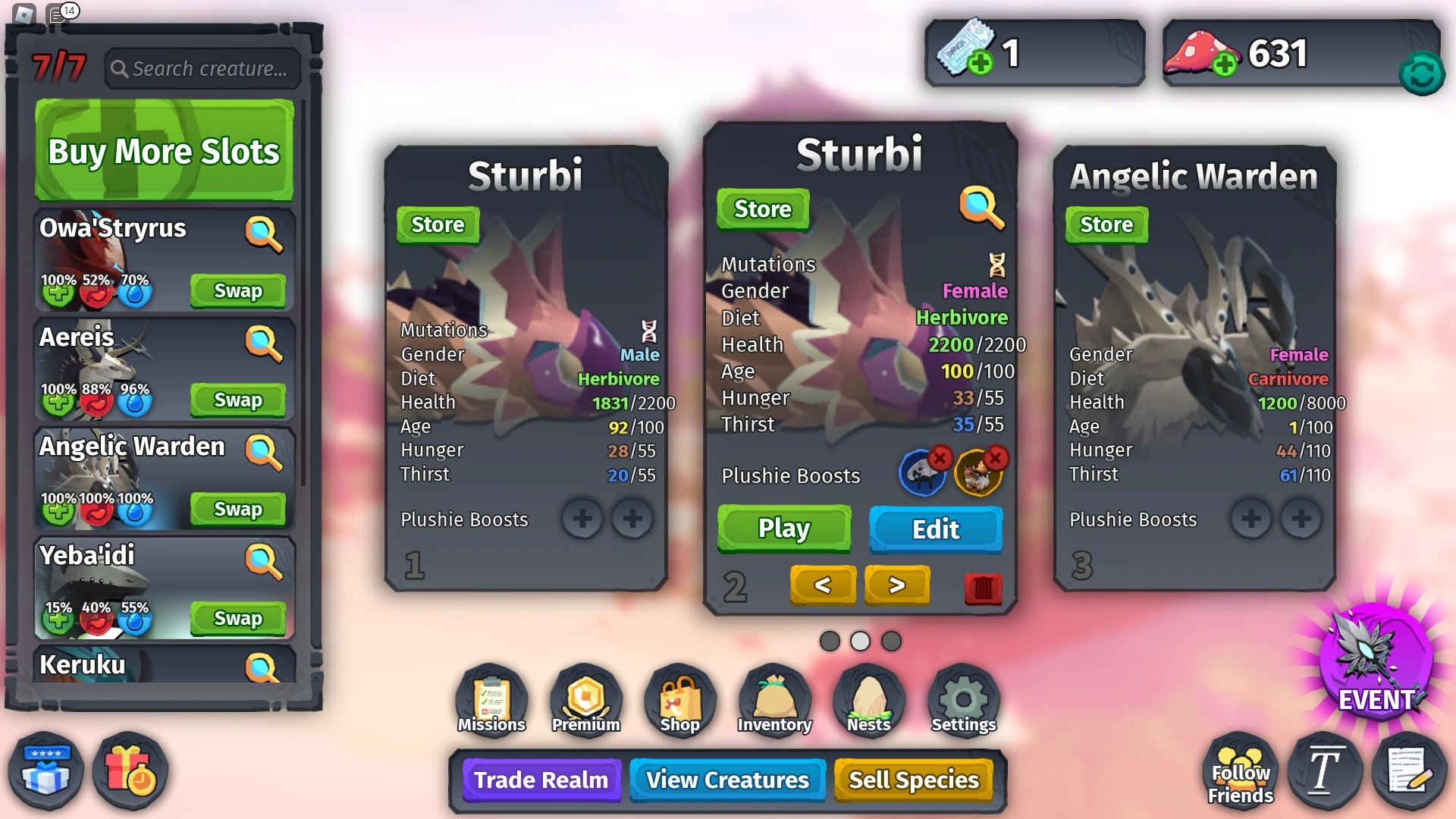
Task: Open the EVENT sword icon
Action: pos(1376,675)
